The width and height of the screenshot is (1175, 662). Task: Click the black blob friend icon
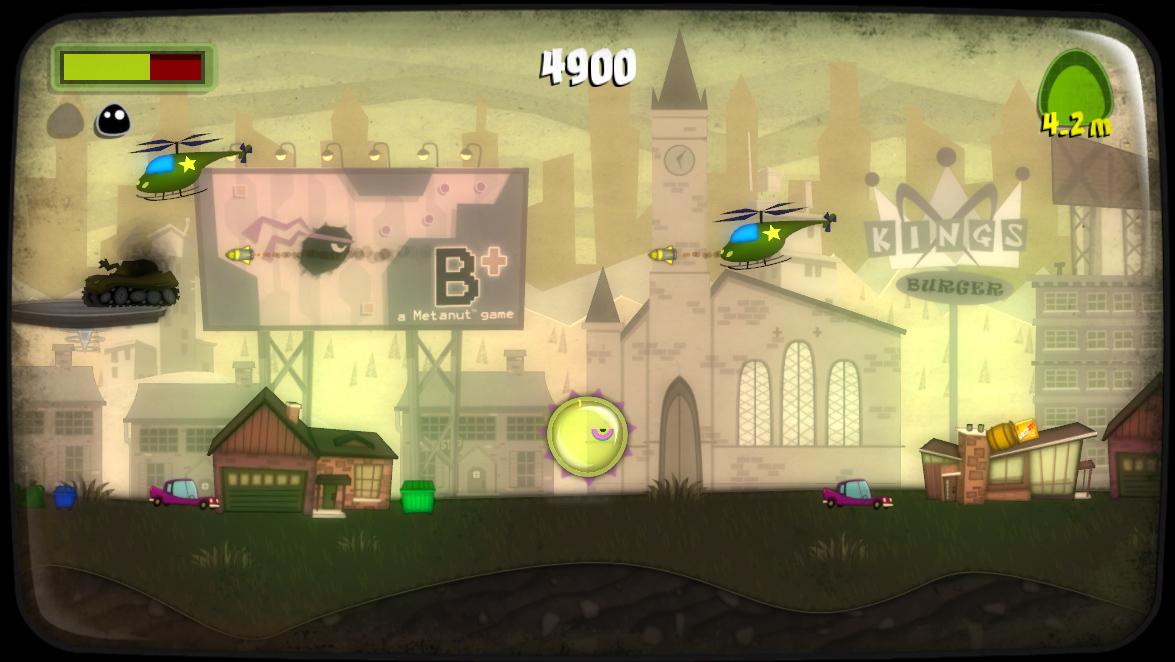(113, 121)
